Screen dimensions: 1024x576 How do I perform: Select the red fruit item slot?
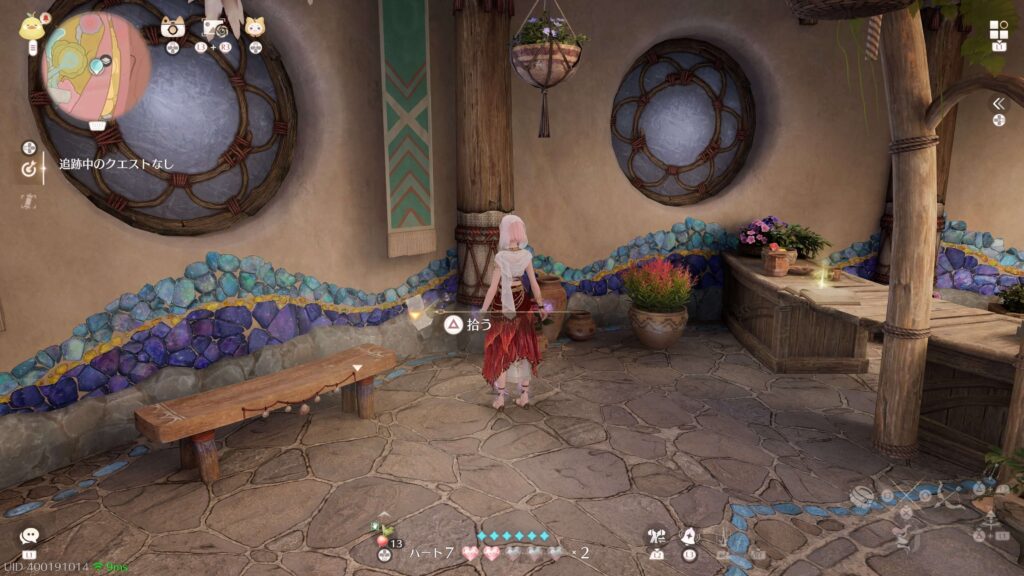point(383,542)
